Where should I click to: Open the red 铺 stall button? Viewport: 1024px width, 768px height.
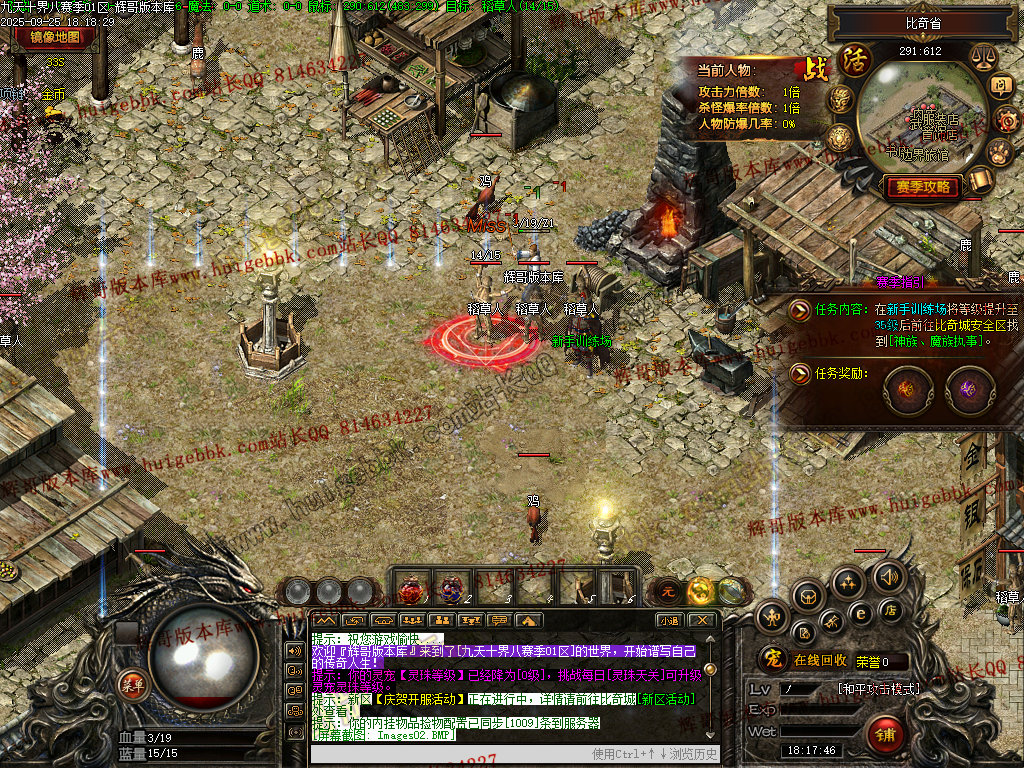click(x=886, y=735)
